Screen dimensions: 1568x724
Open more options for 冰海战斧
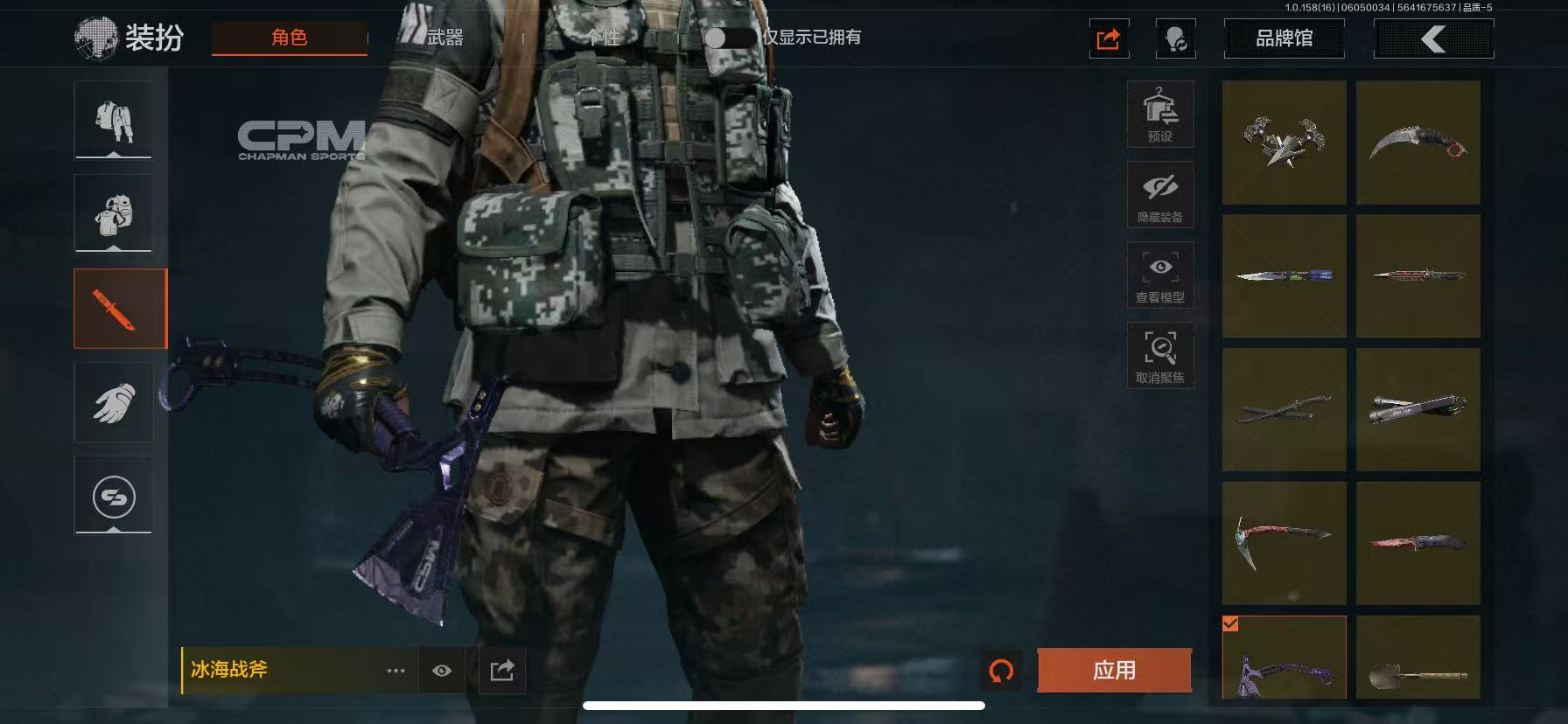395,671
